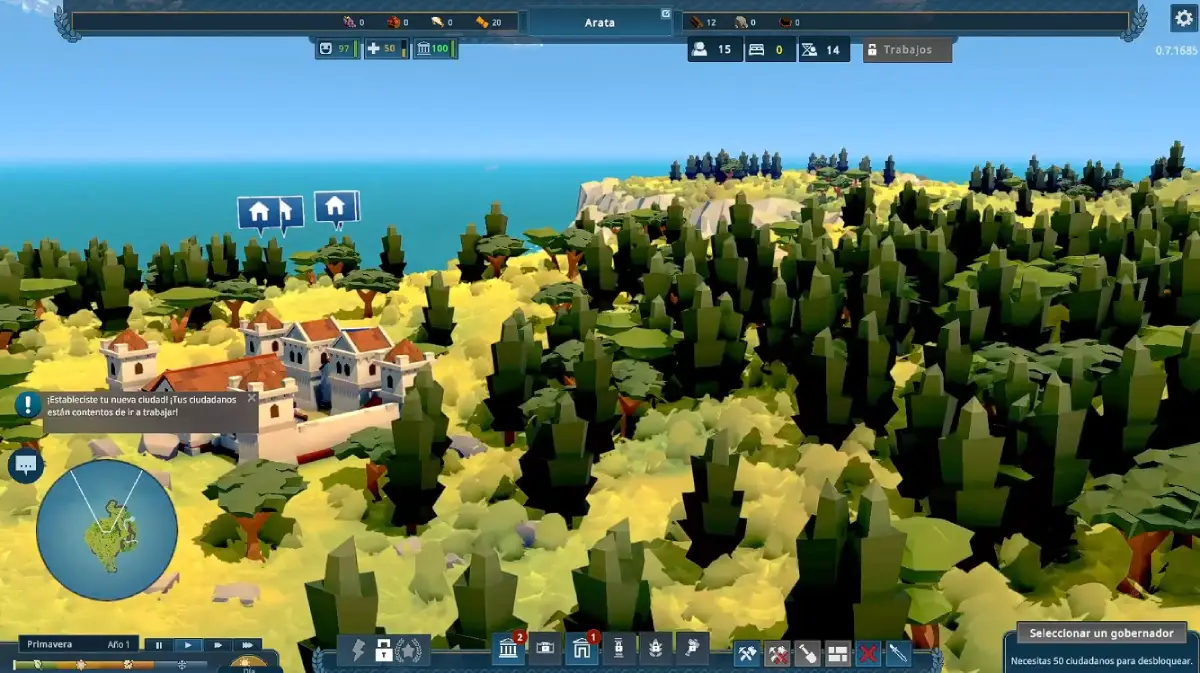This screenshot has width=1200, height=673.
Task: Pause the game time
Action: coord(158,646)
